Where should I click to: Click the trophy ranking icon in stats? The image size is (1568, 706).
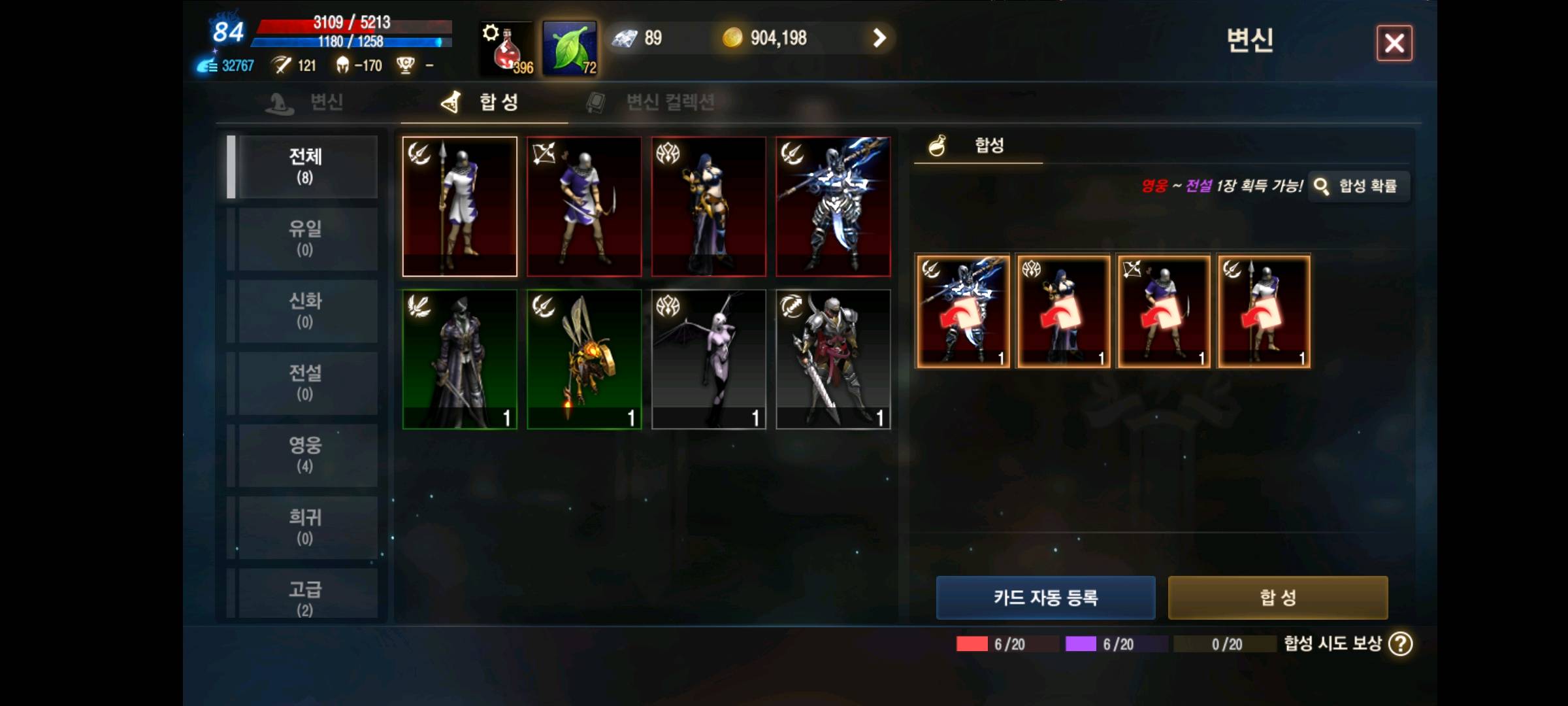(405, 65)
